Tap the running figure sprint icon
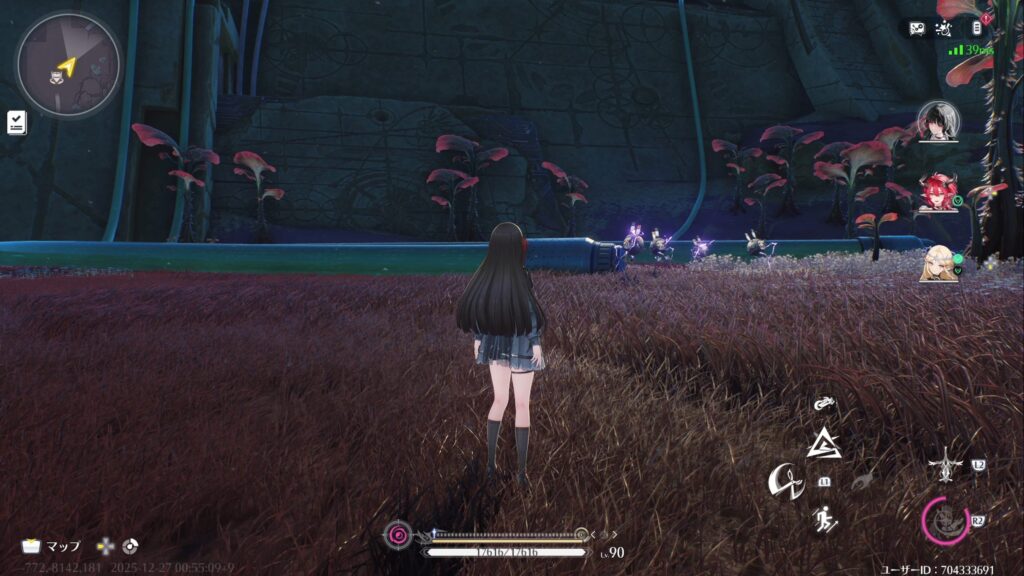 click(x=824, y=520)
